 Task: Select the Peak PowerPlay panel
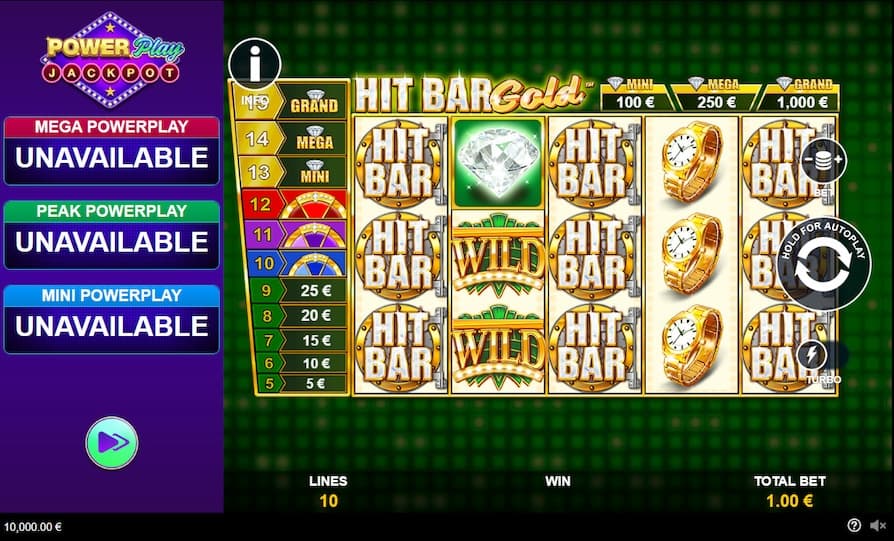tap(111, 235)
